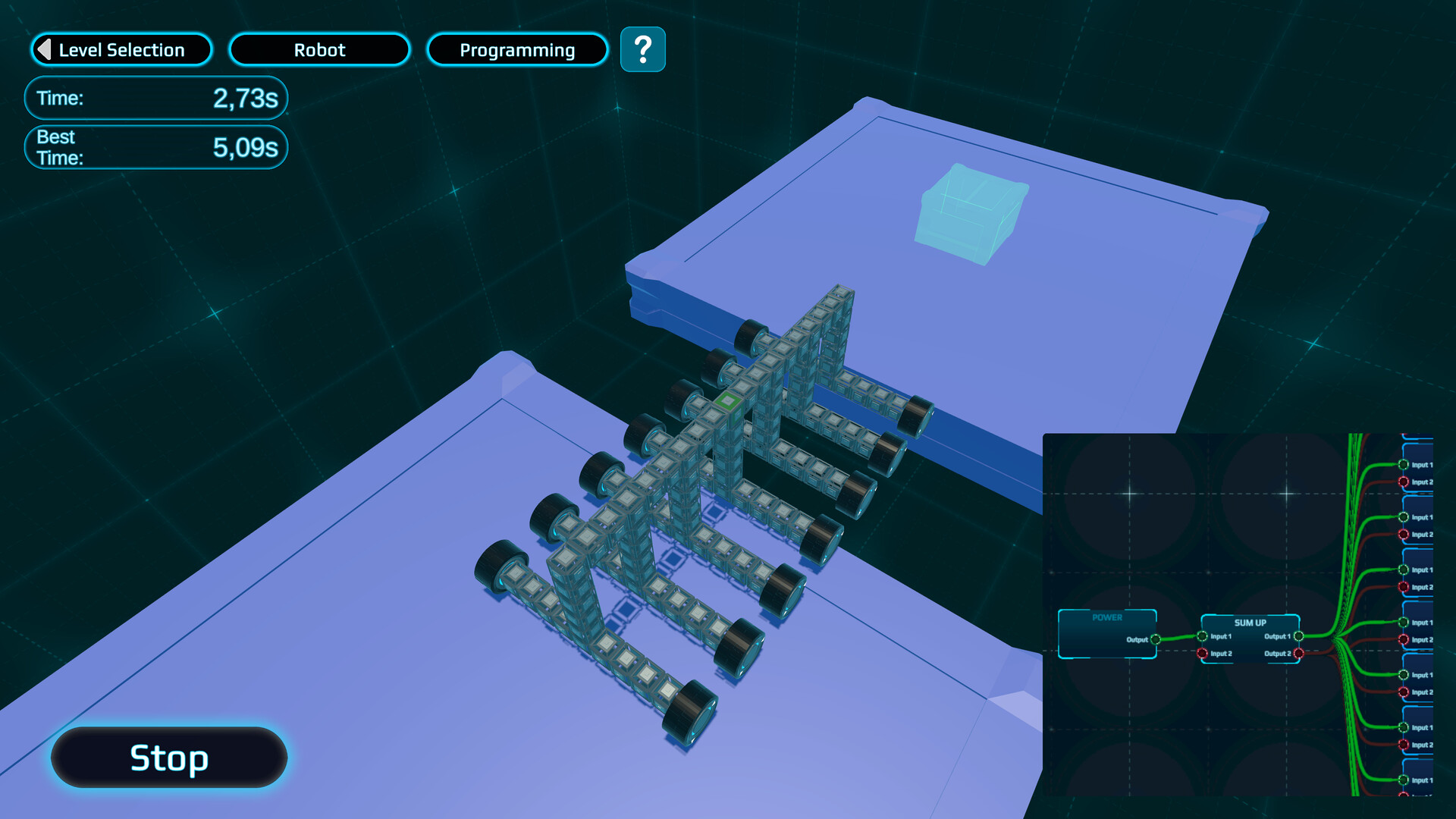Click Output 2 port on the SUM UP node
This screenshot has width=1456, height=819.
(x=1300, y=653)
